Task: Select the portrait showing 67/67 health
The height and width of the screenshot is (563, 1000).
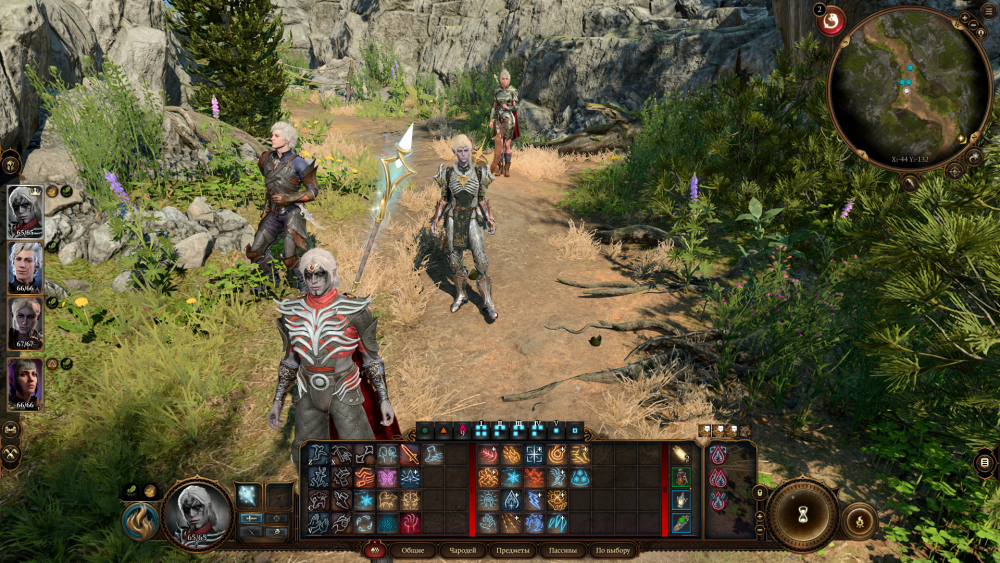Action: [24, 323]
